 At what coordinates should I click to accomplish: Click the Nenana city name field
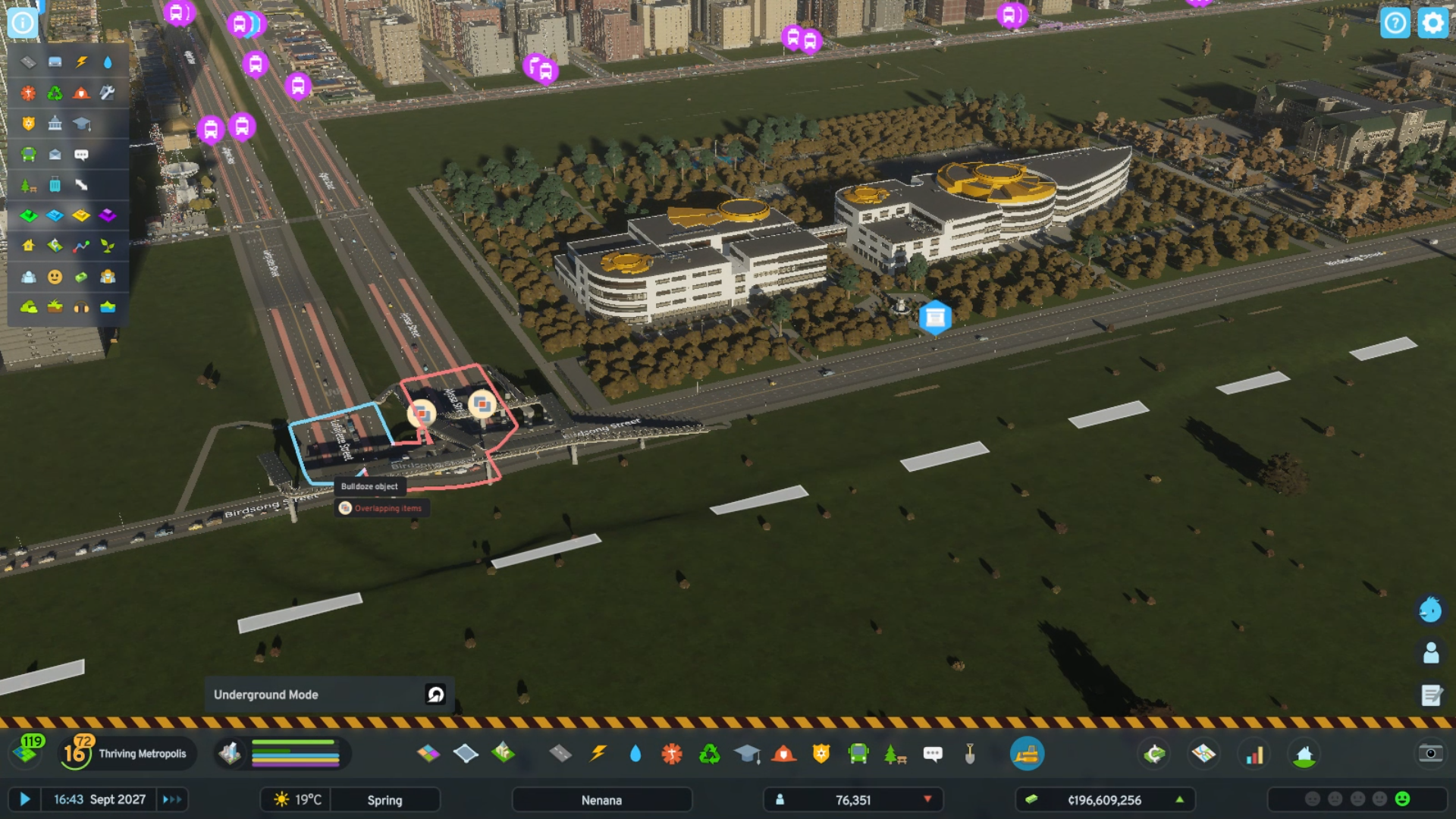click(x=601, y=799)
